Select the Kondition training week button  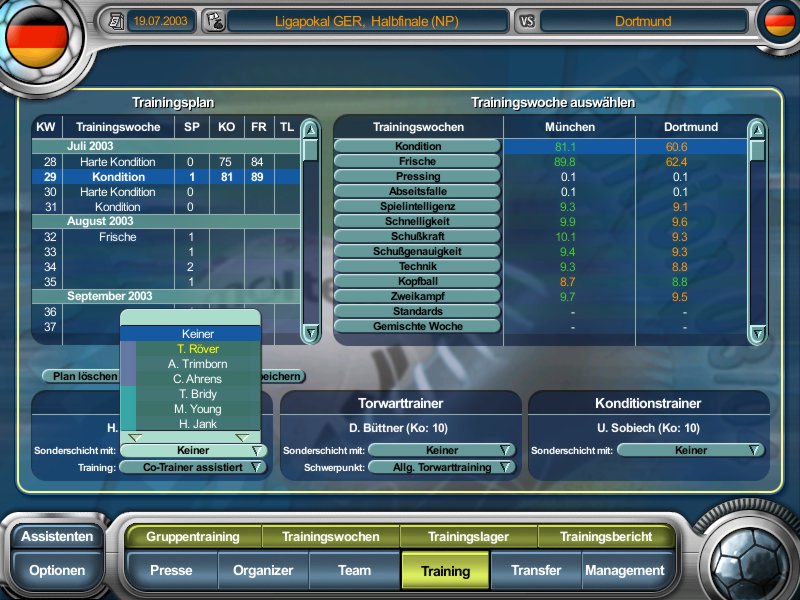417,146
